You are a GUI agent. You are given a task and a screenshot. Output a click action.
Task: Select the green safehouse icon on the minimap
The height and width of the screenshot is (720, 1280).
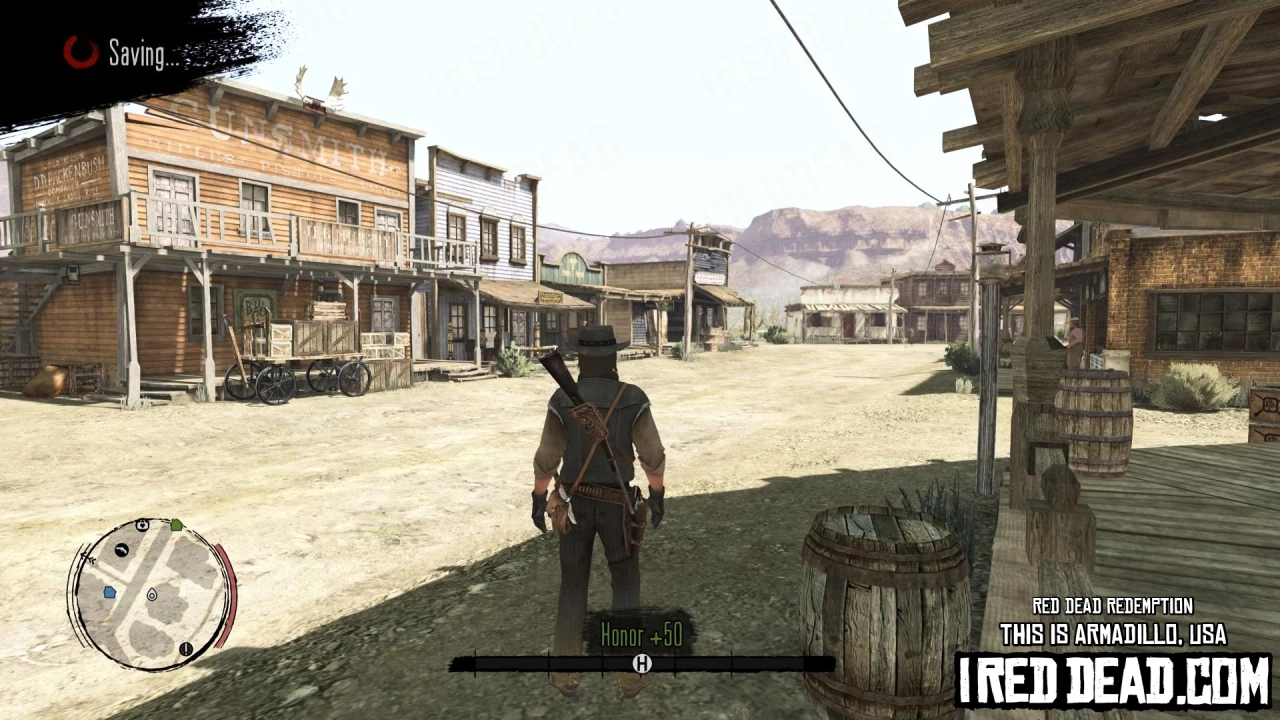[x=177, y=525]
